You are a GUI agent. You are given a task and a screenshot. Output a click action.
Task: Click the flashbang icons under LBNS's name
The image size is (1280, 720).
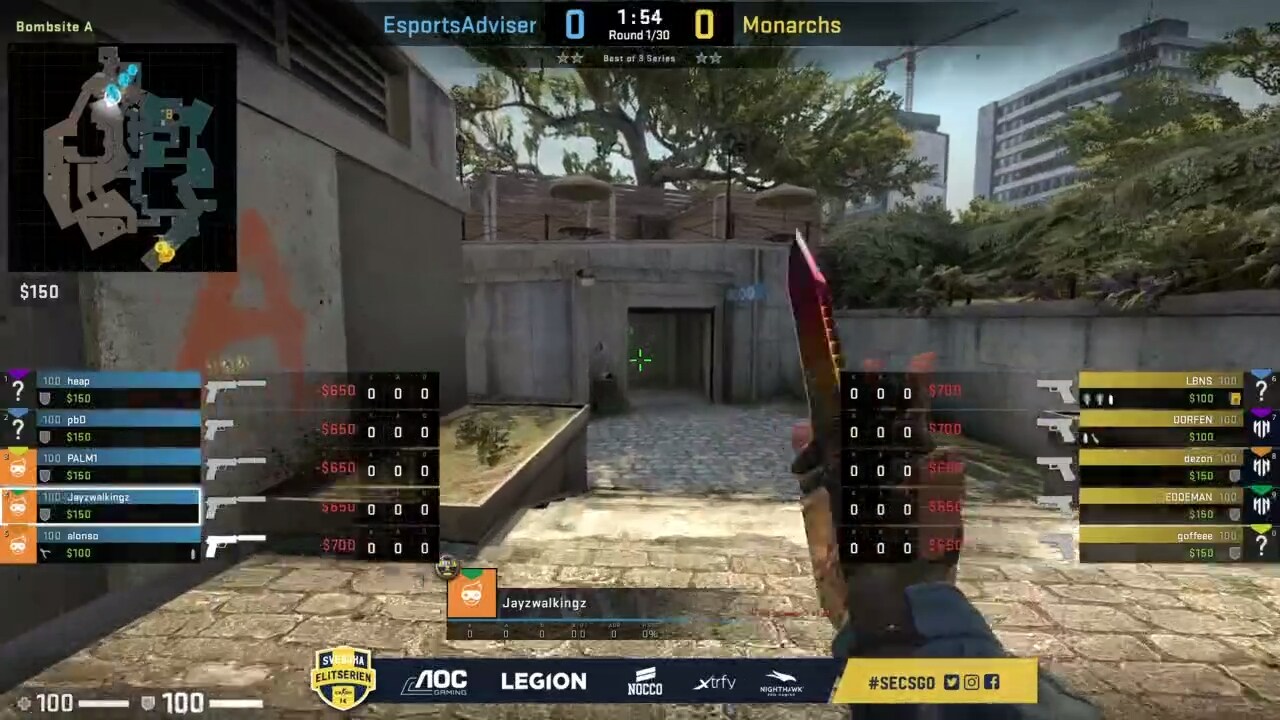[x=1095, y=399]
